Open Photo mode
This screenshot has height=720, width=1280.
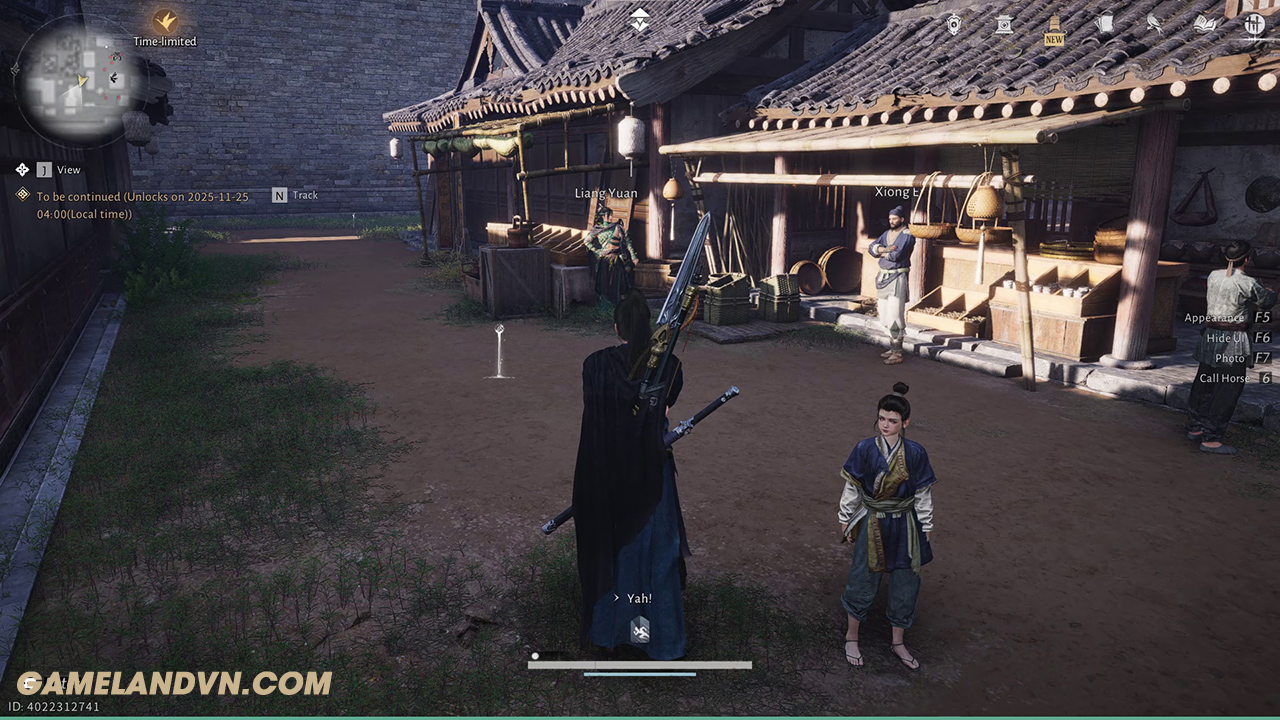tap(1229, 358)
